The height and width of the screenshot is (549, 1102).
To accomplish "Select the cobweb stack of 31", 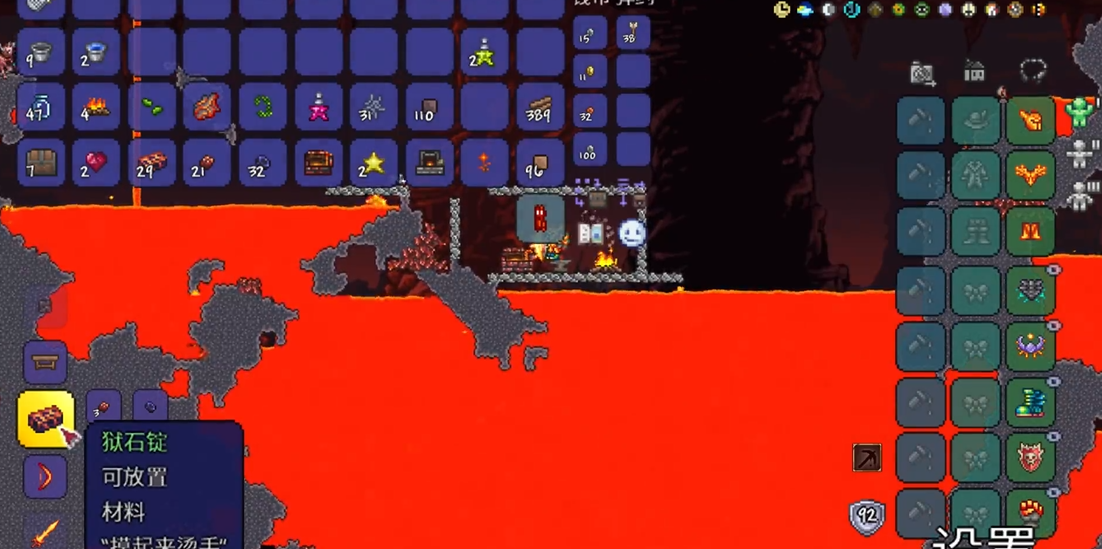I will (374, 107).
